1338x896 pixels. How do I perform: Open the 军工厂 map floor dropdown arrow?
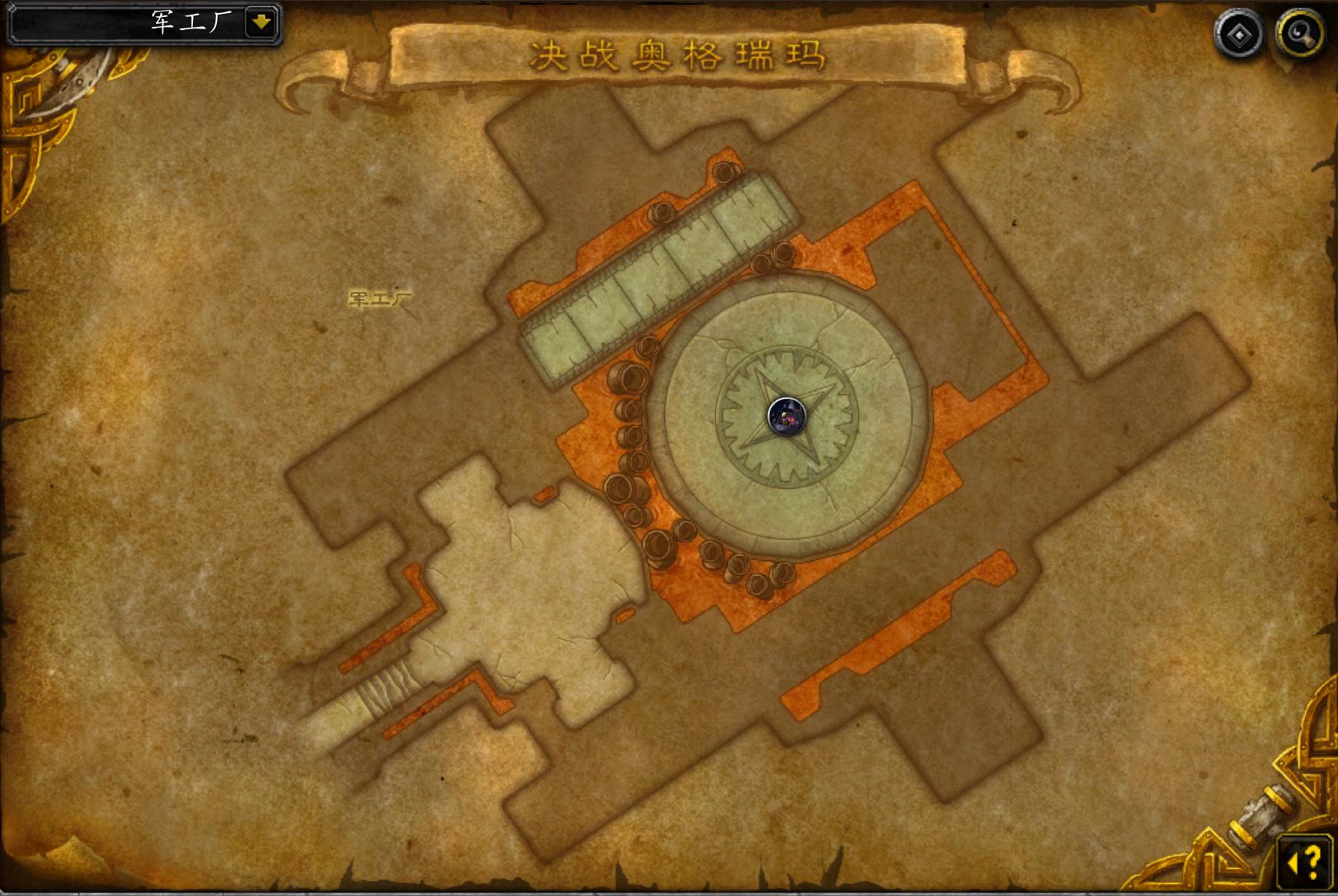click(x=261, y=22)
